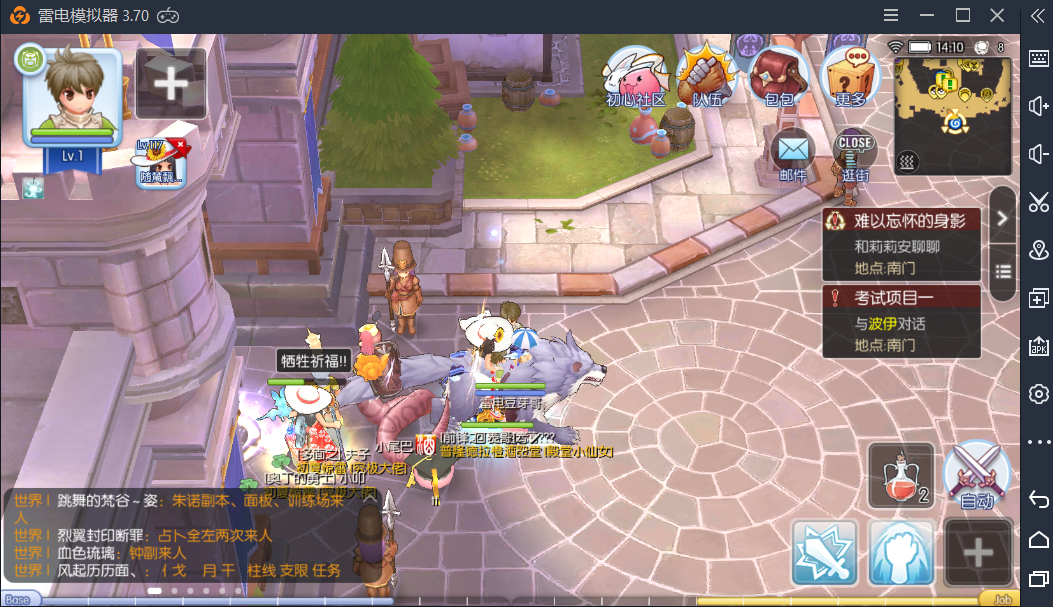Screen dimensions: 1053x607
Task: Show the 更多 more options menu
Action: pos(849,76)
